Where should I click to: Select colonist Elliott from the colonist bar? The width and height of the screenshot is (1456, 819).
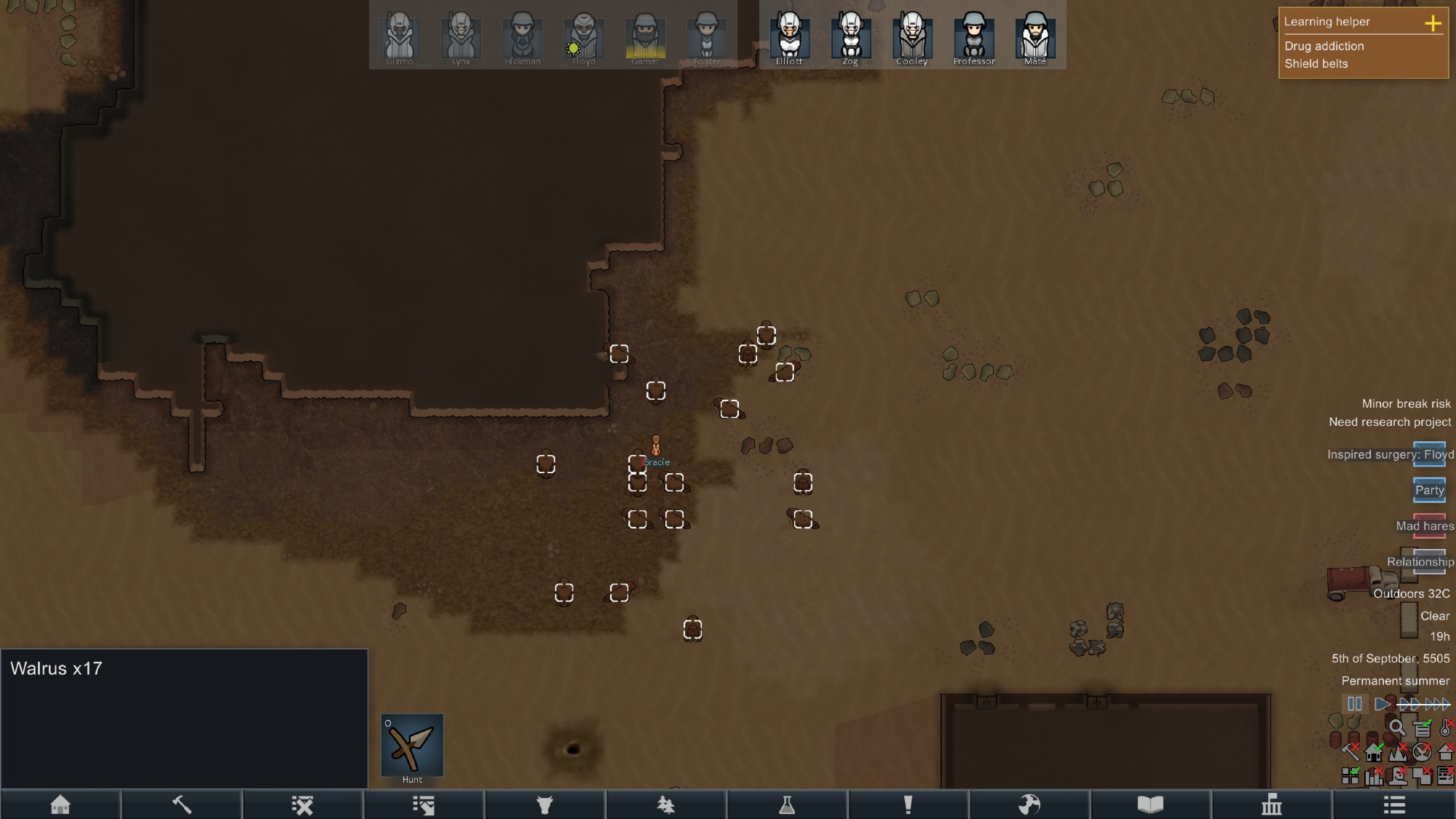coord(789,37)
